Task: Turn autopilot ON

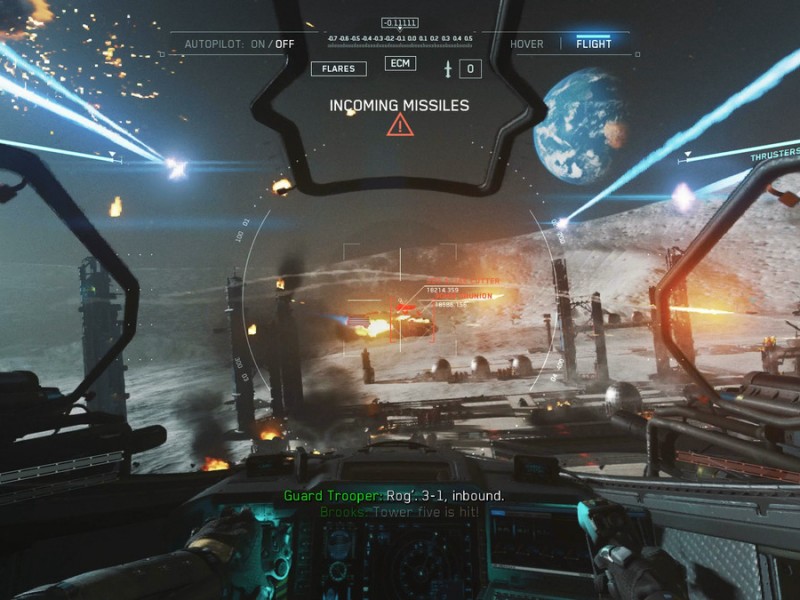Action: tap(258, 44)
